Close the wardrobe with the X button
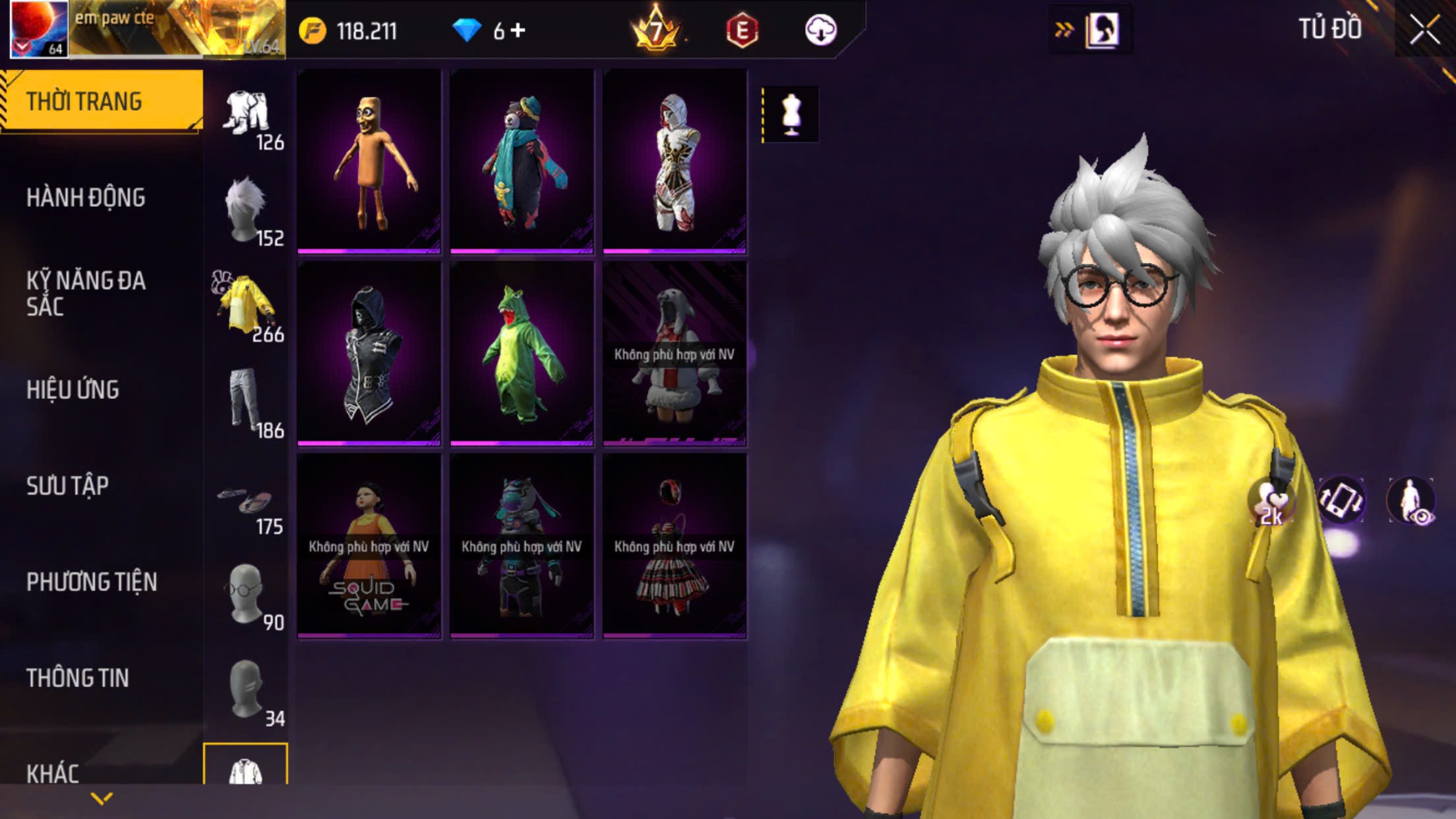The image size is (1456, 819). tap(1424, 30)
